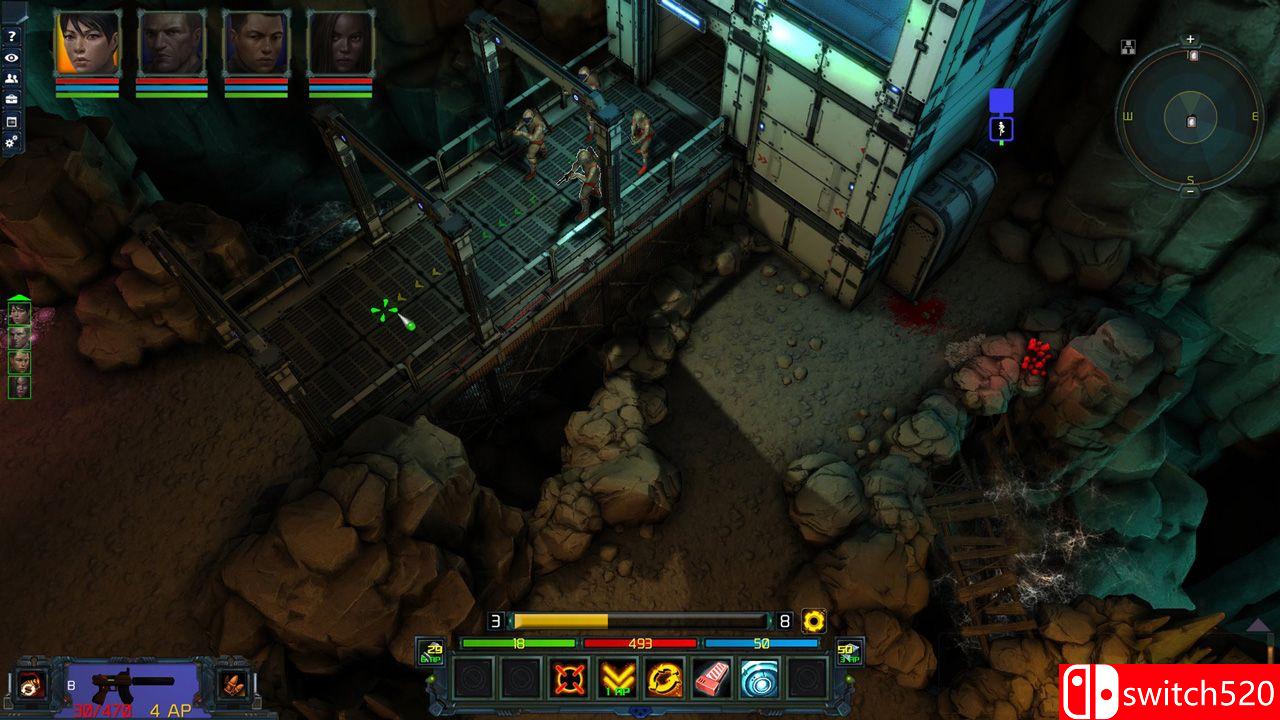Toggle the eye visibility icon

pos(12,57)
